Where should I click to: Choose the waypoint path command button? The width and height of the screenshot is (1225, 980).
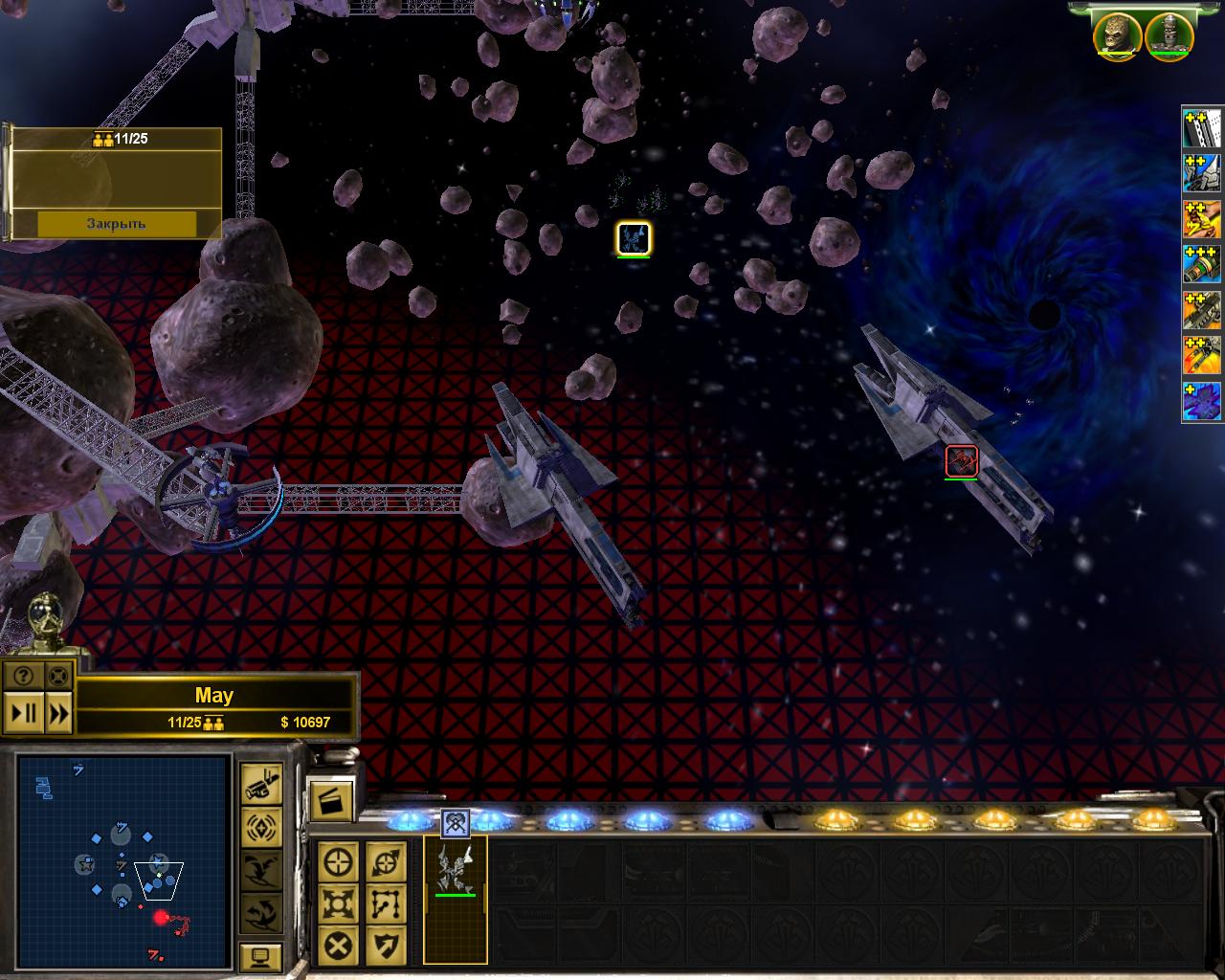point(386,904)
